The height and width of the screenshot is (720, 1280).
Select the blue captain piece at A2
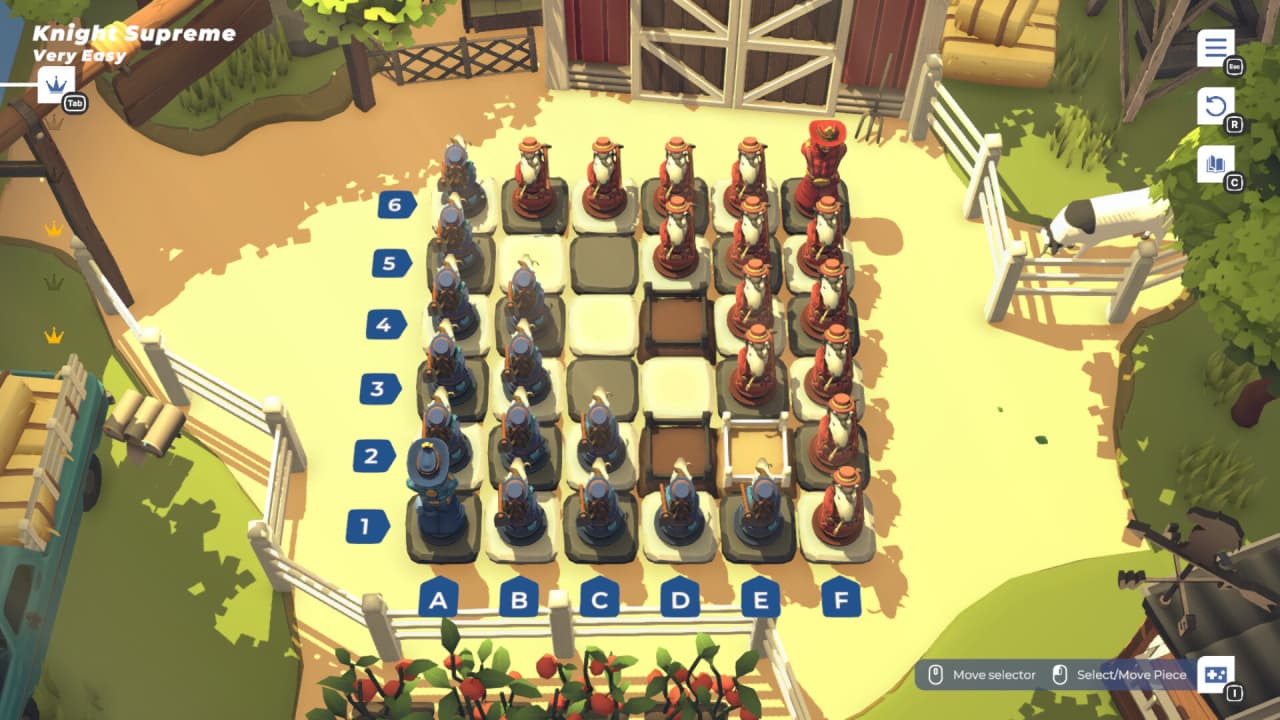click(432, 470)
